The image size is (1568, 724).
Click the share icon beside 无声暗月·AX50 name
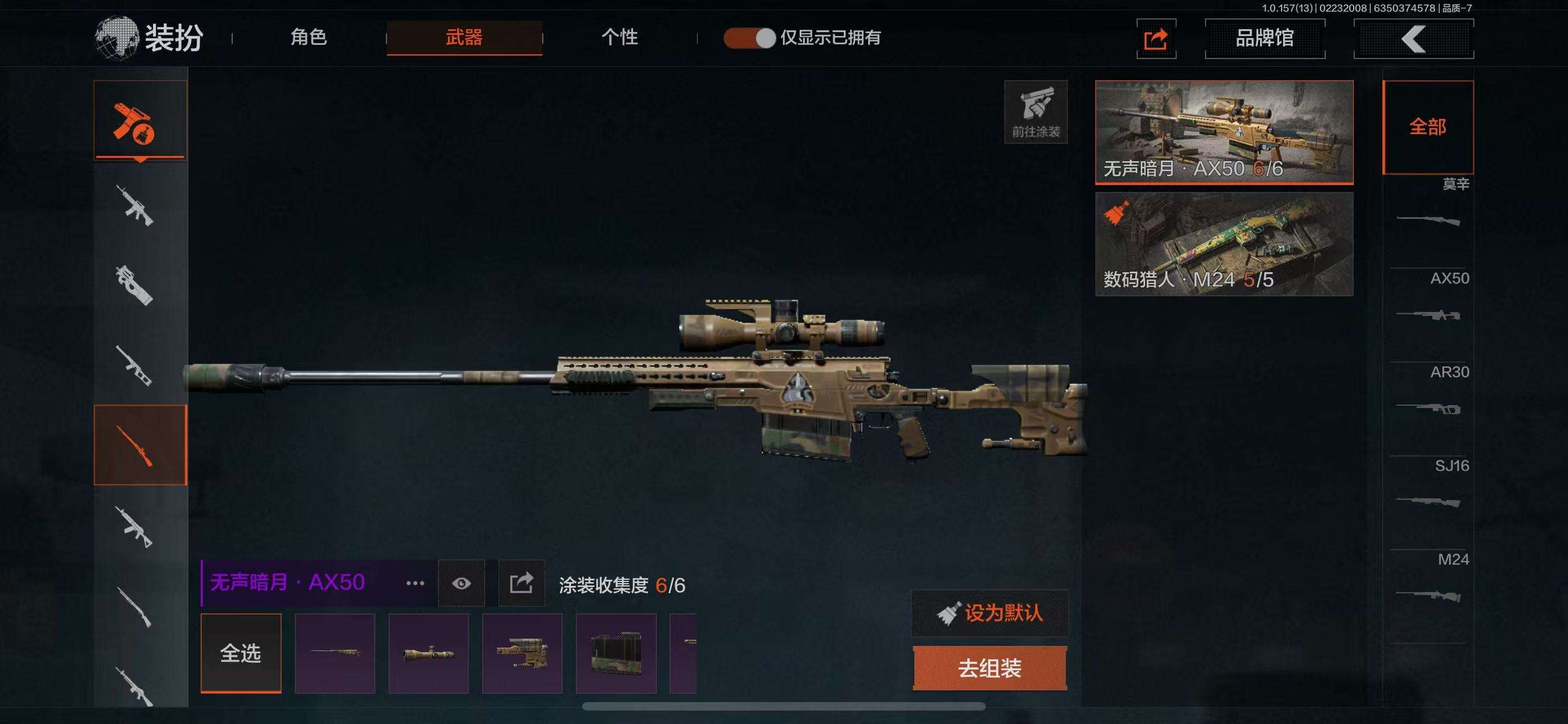tap(521, 583)
